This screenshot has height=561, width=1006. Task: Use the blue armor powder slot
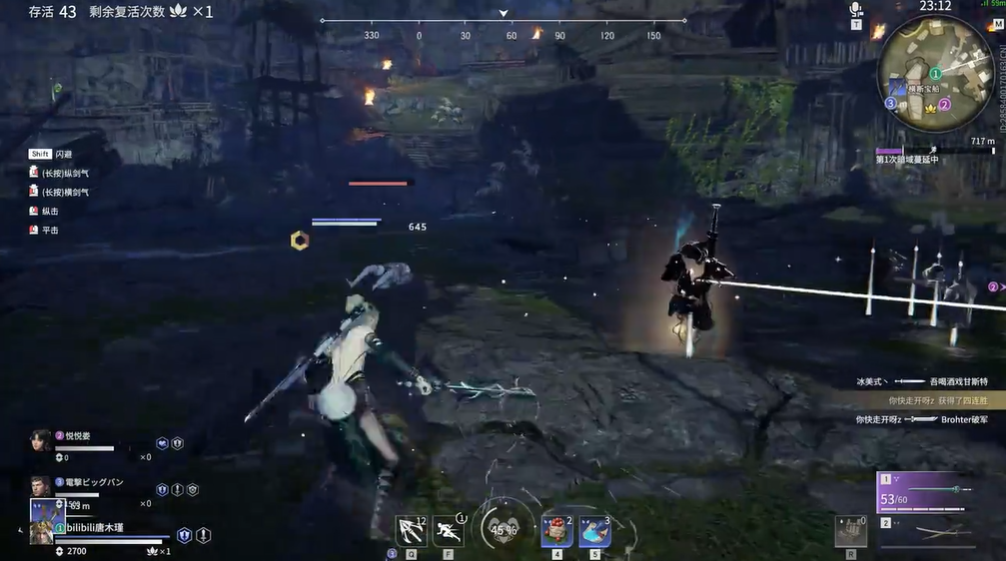pos(595,531)
